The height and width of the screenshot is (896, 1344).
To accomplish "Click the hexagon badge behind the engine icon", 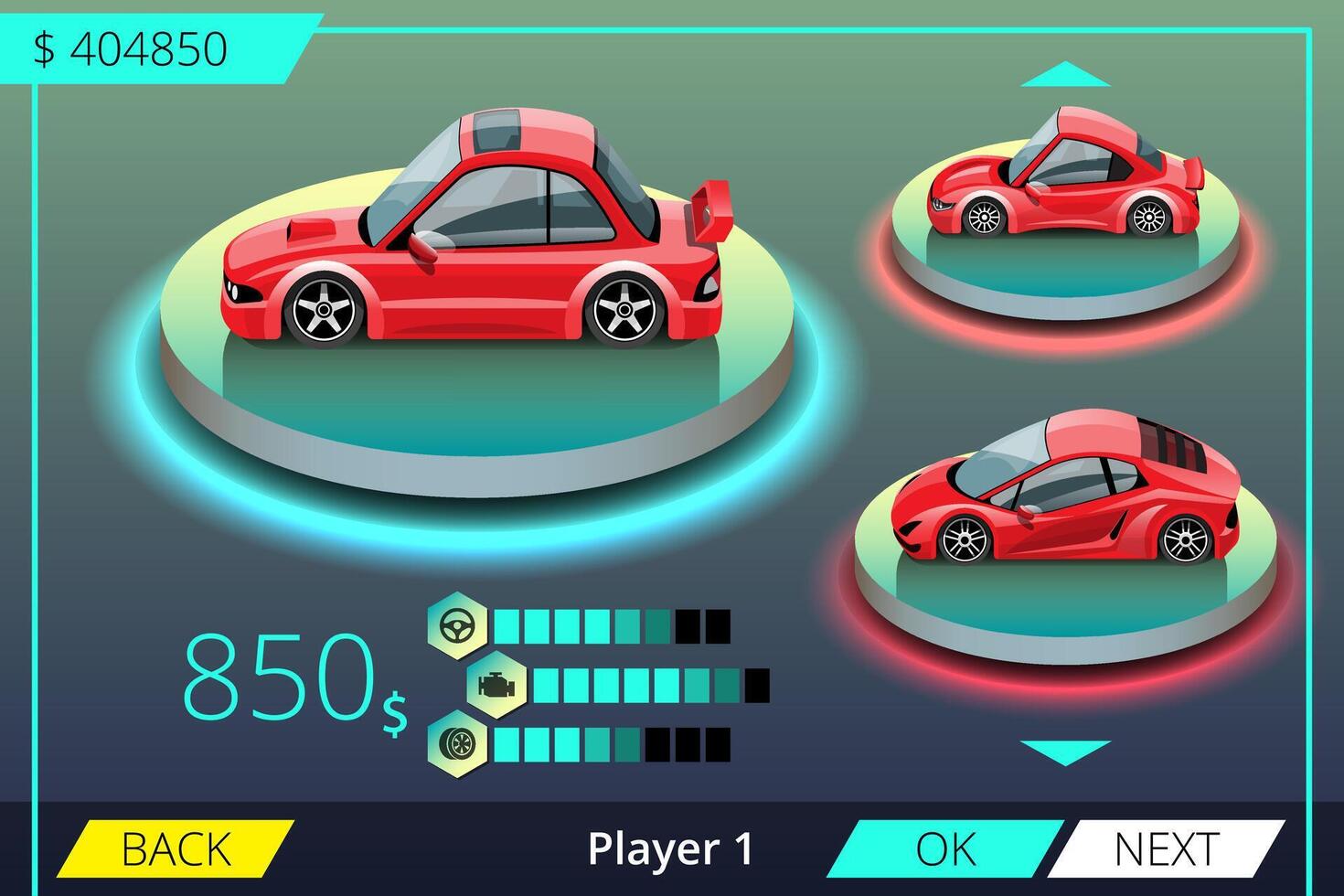I will (x=496, y=684).
